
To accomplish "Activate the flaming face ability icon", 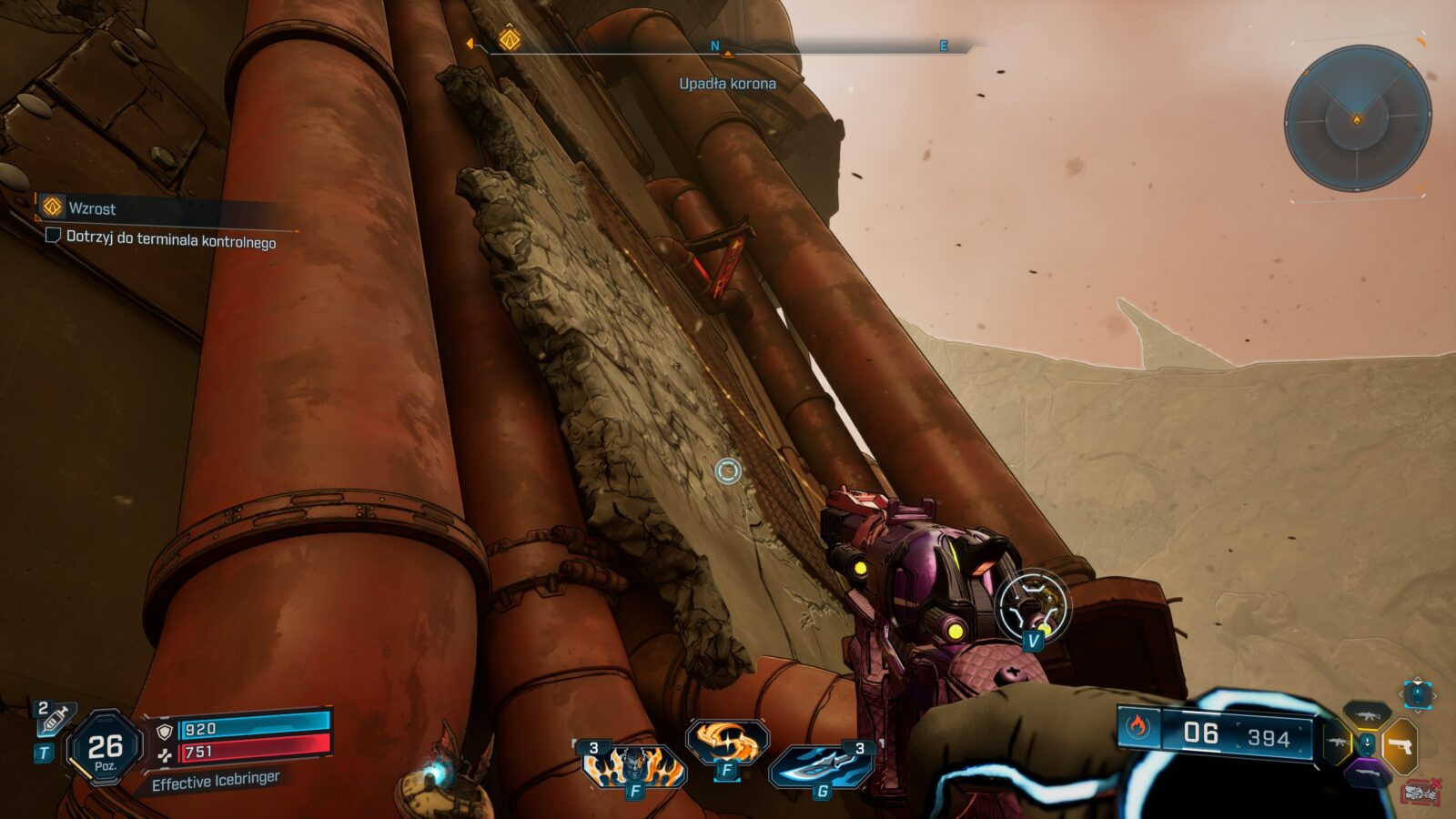I will [634, 767].
